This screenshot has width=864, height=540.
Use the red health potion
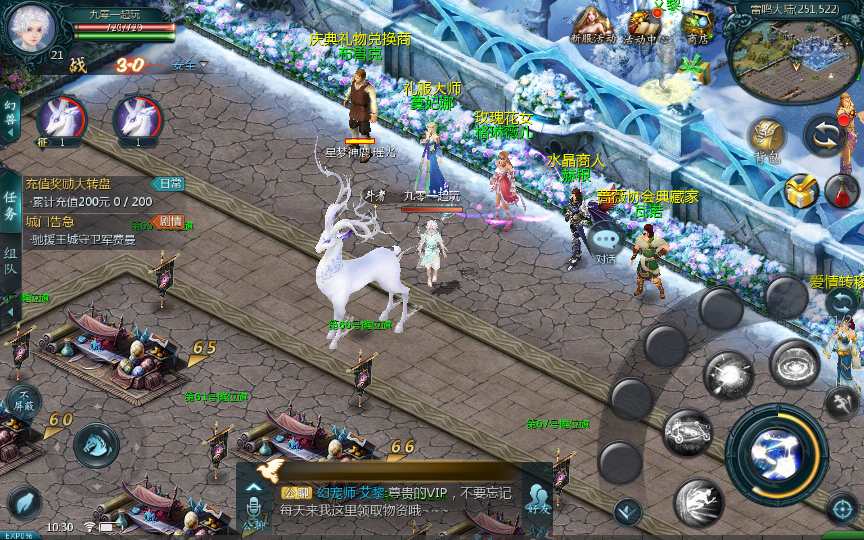pos(840,191)
